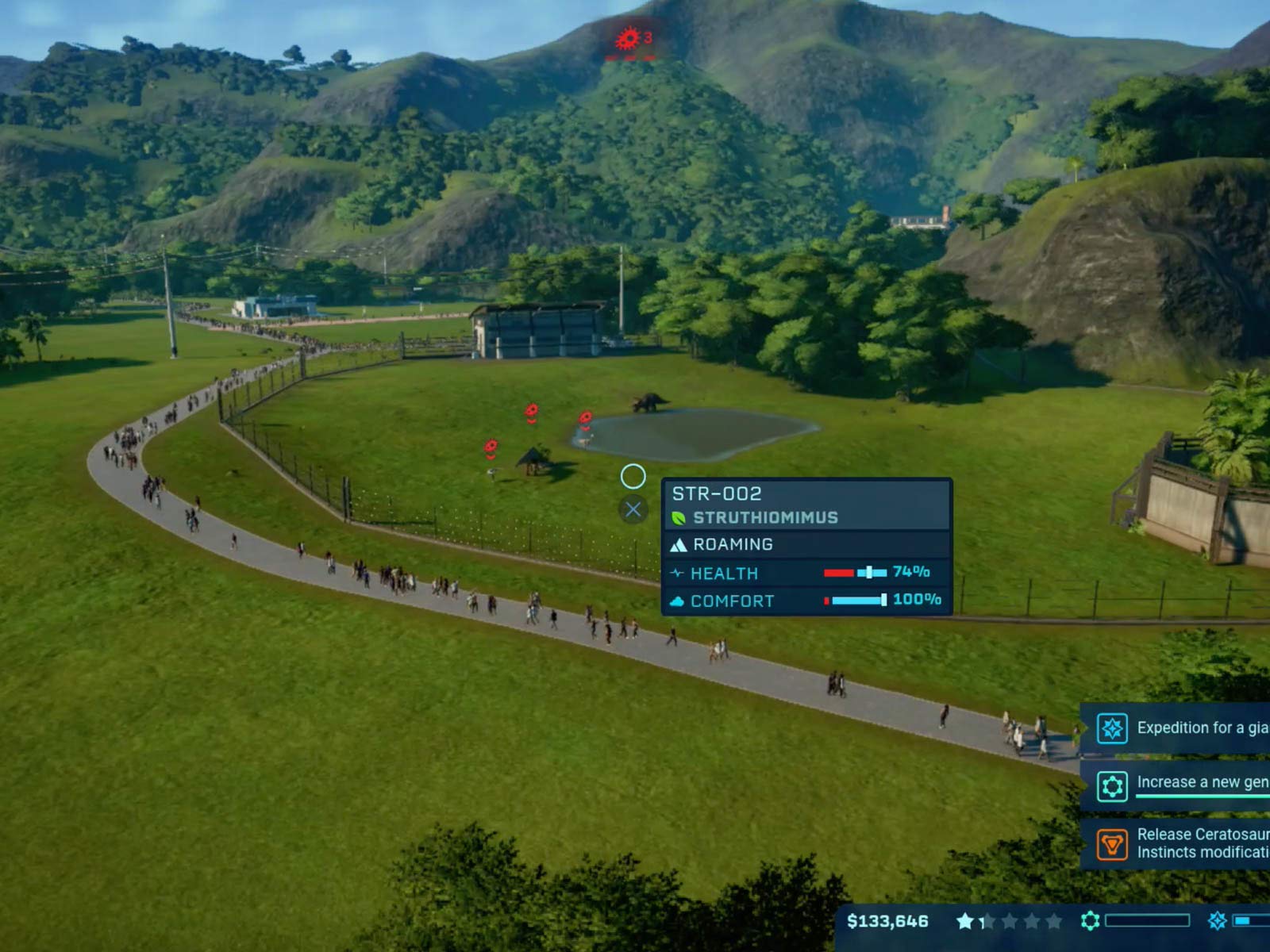The height and width of the screenshot is (952, 1270).
Task: Select the Expedition mission star icon
Action: tap(1114, 727)
